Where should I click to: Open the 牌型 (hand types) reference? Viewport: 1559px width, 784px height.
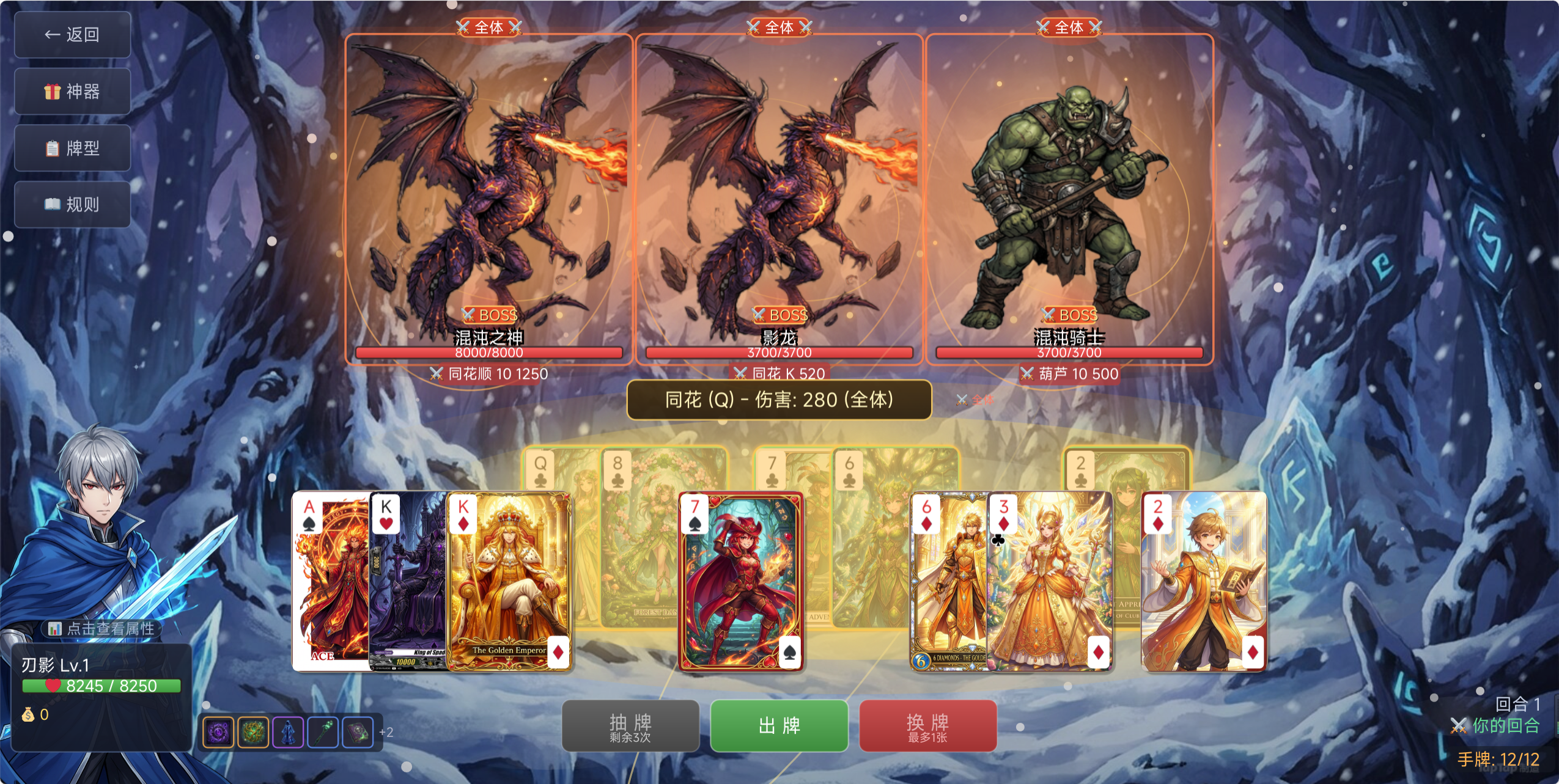click(72, 148)
